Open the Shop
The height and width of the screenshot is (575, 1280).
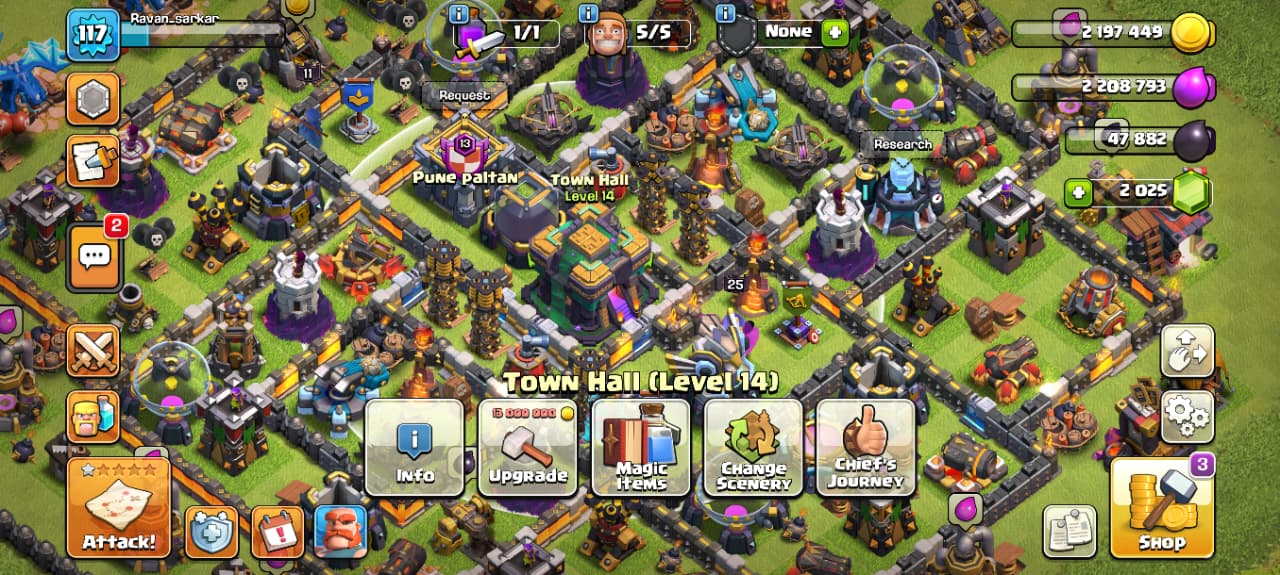tap(1162, 507)
